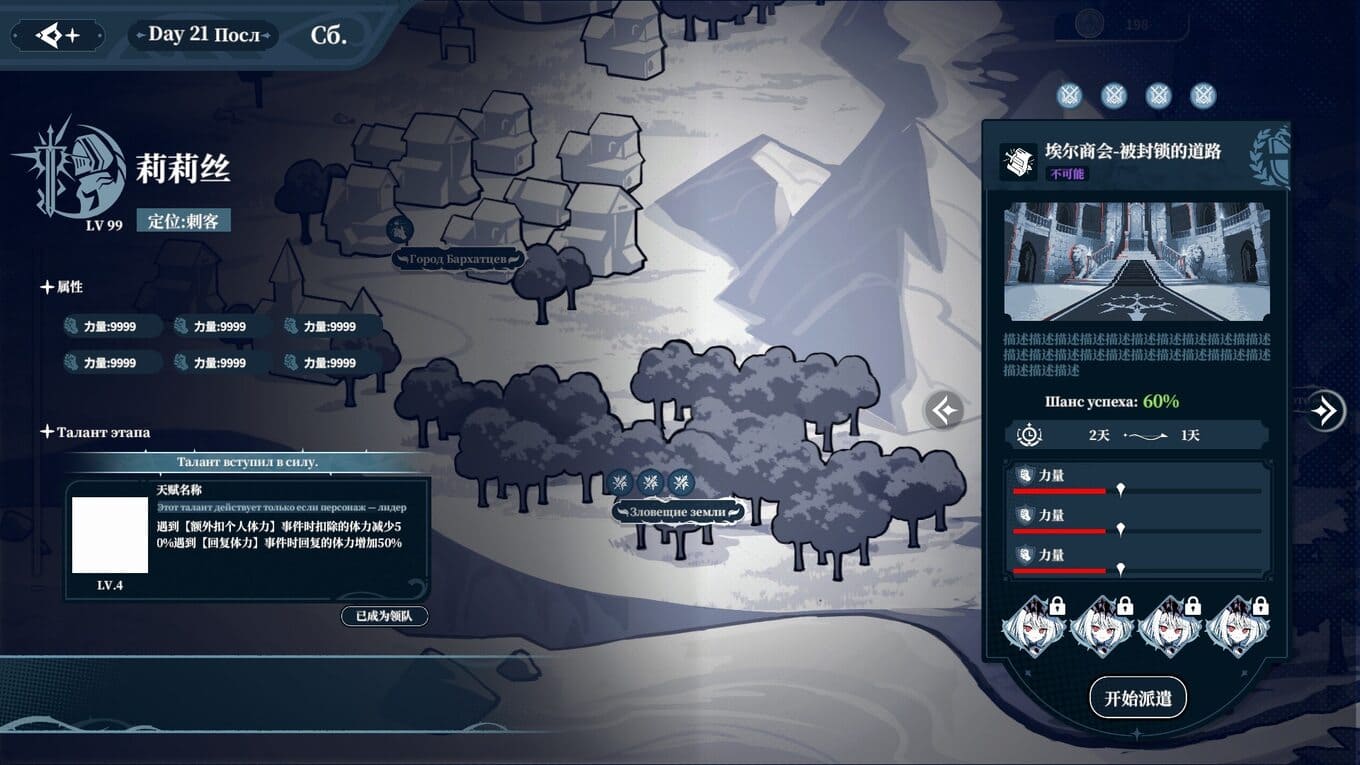Click the 埃尔商会 mission scroll icon
This screenshot has height=765, width=1360.
[x=1018, y=161]
